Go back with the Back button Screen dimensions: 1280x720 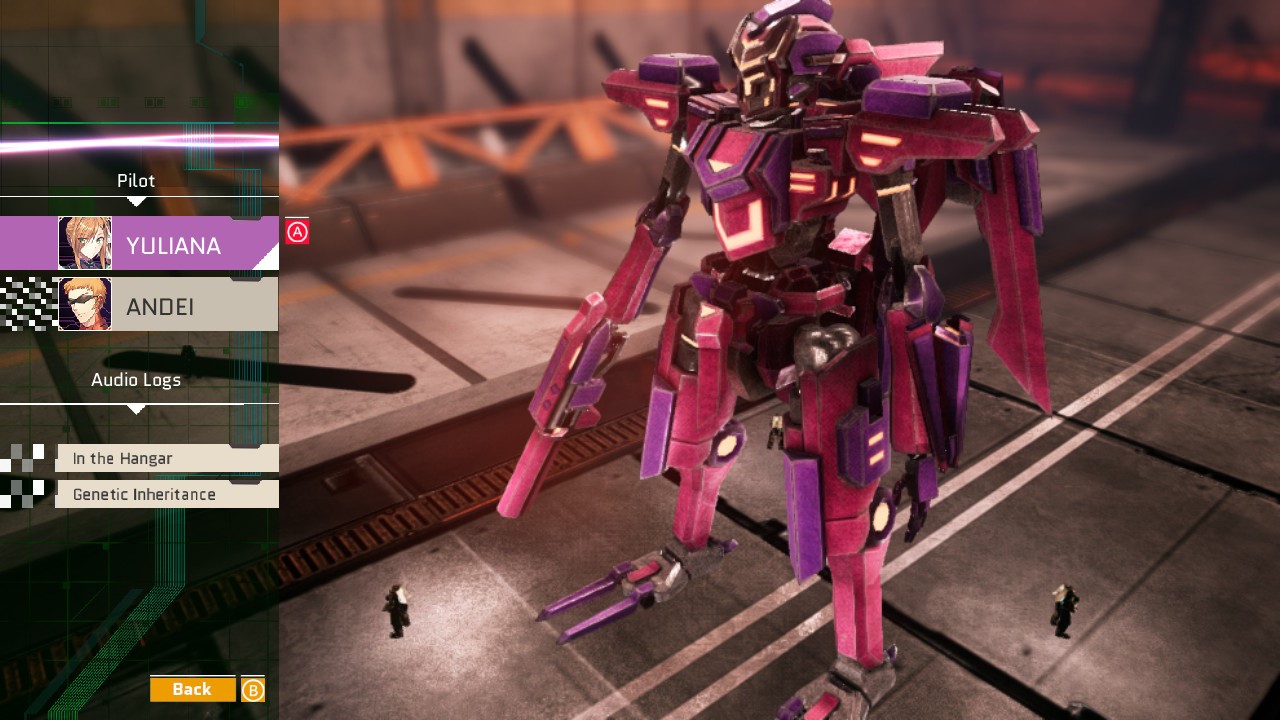[192, 689]
